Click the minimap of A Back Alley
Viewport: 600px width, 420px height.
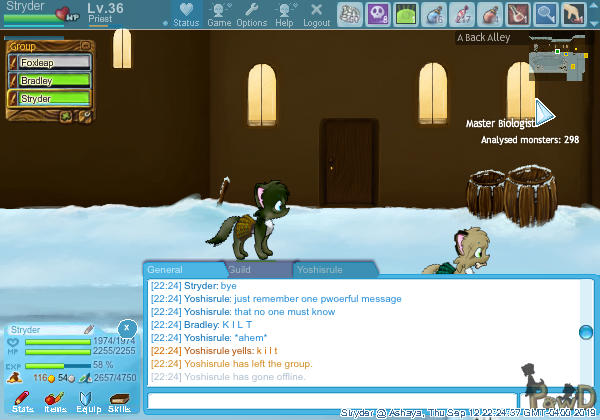pyautogui.click(x=555, y=56)
